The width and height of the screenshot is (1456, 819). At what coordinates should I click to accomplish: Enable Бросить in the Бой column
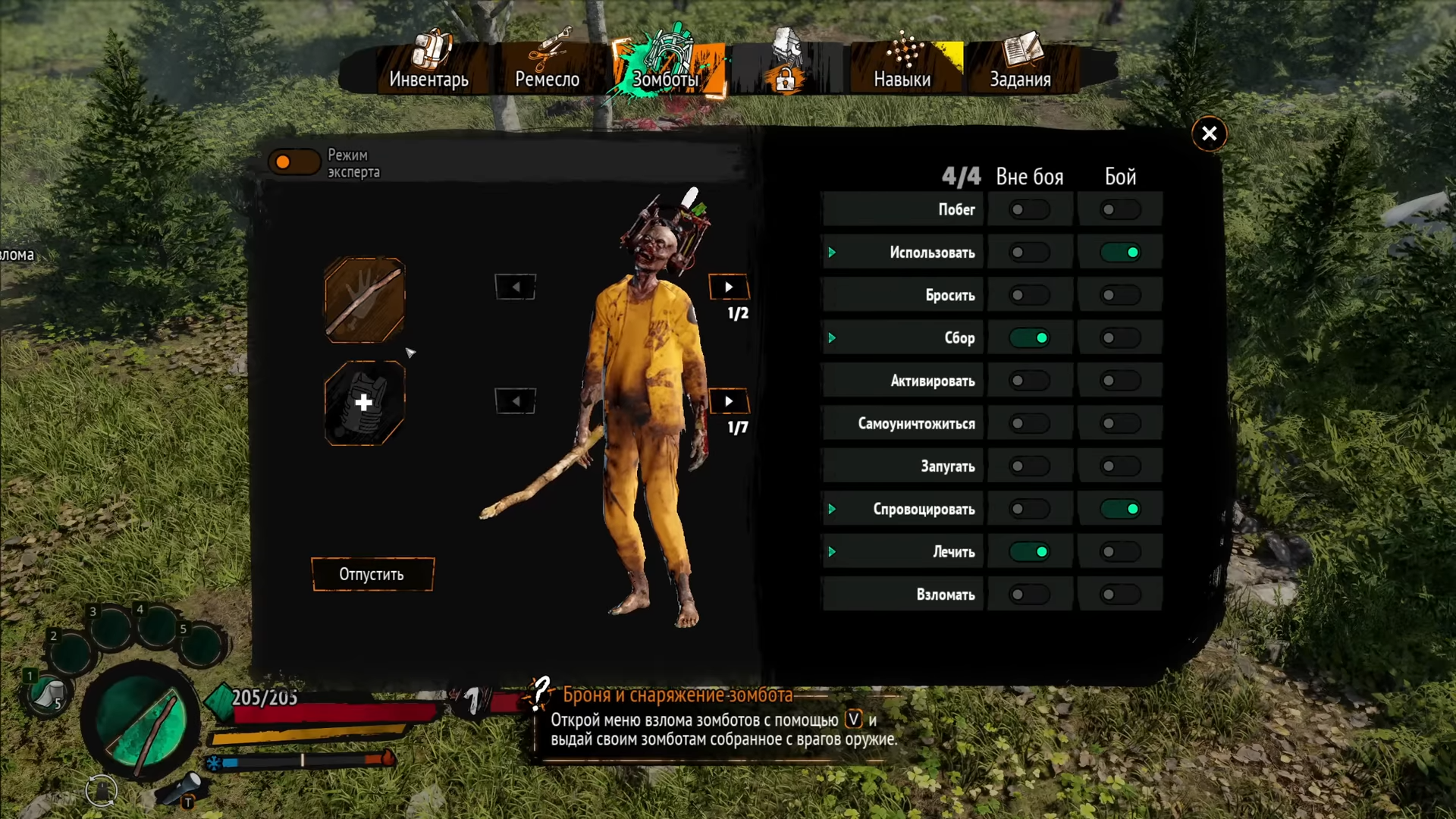click(x=1120, y=296)
